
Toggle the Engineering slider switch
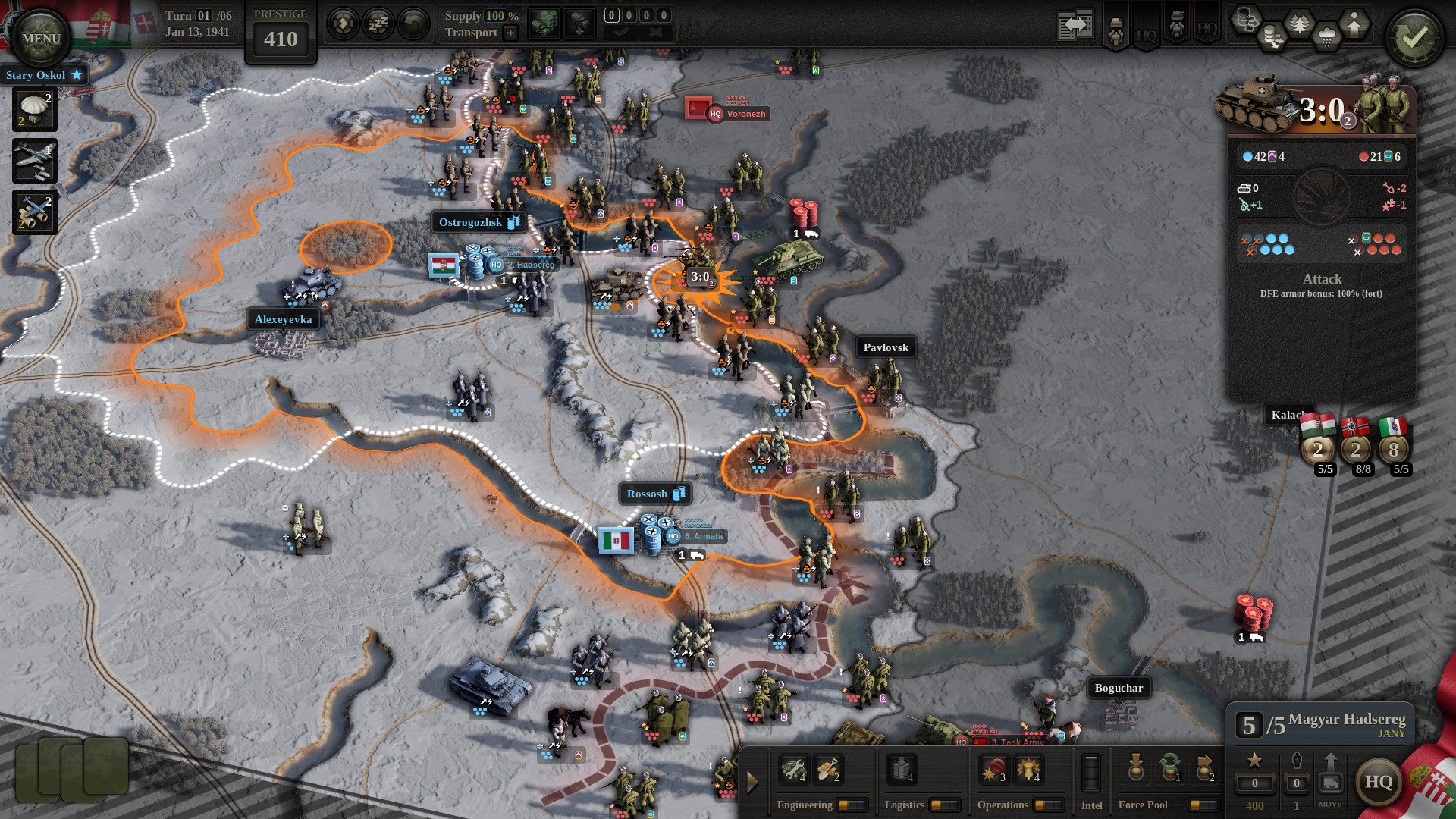(854, 805)
